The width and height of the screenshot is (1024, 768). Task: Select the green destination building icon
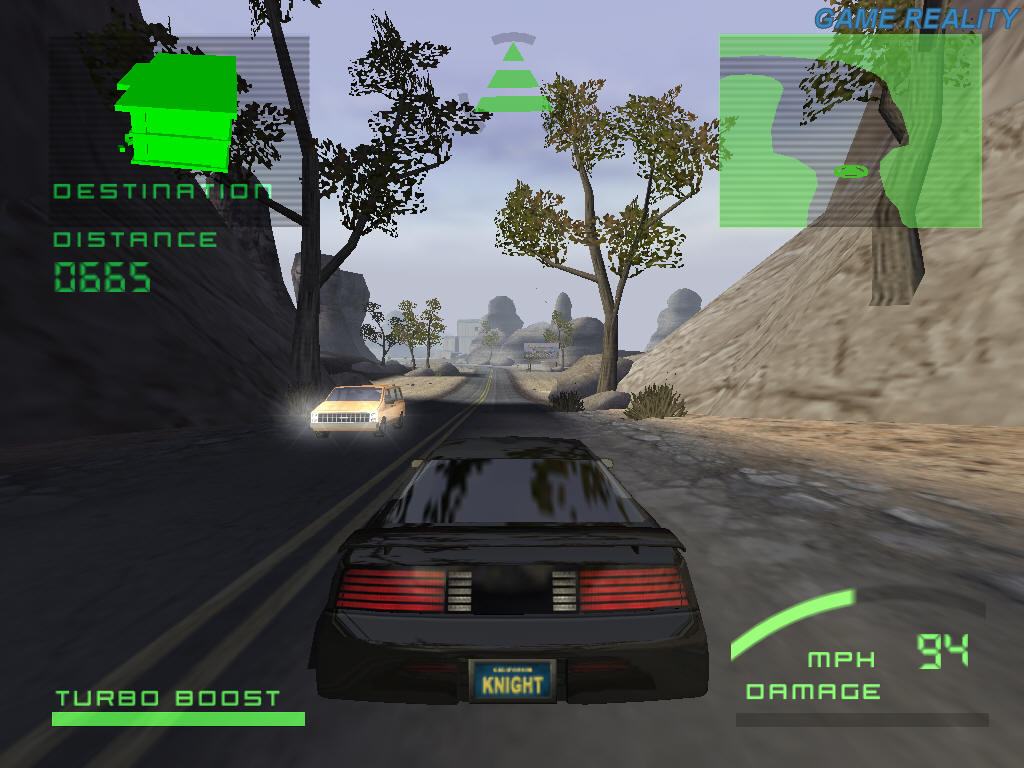point(176,109)
